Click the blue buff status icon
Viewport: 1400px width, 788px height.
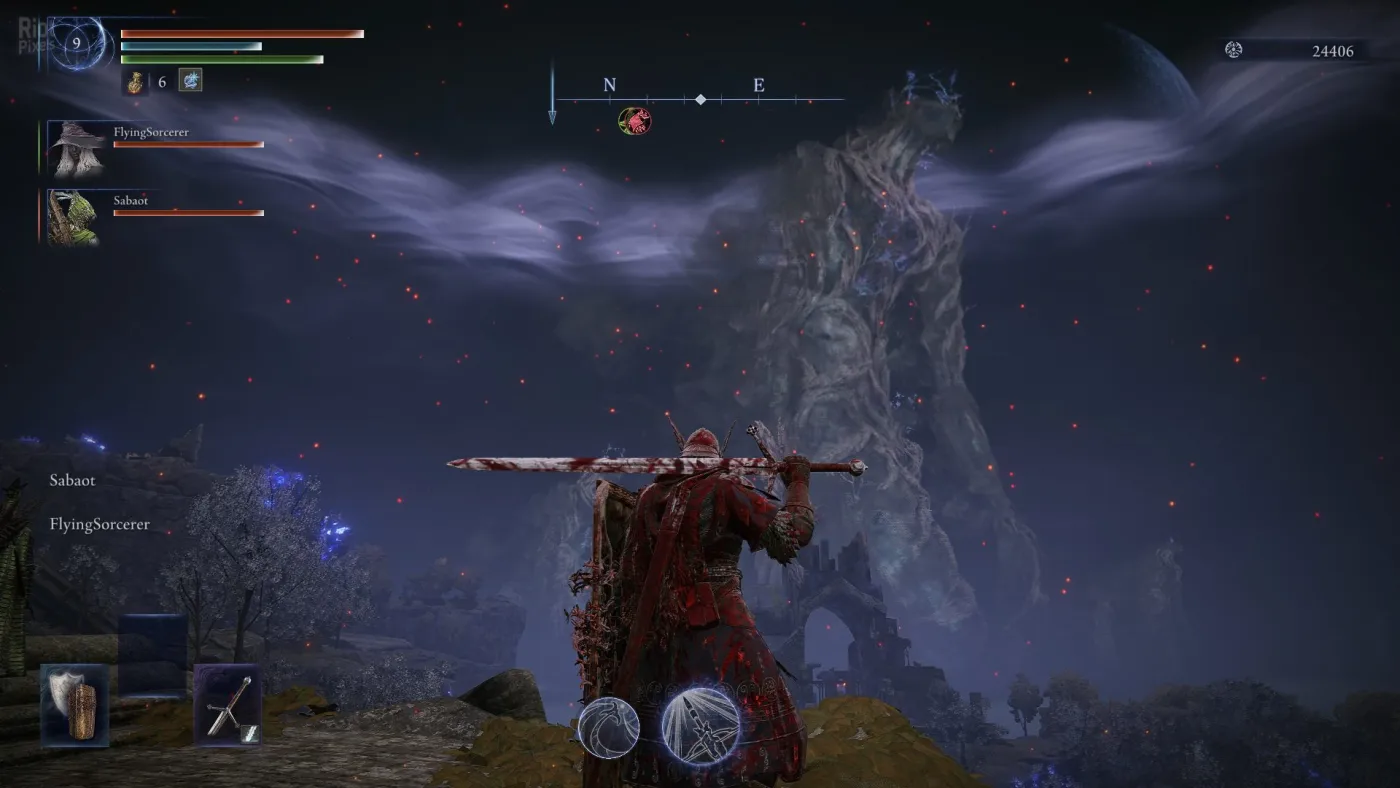[x=190, y=80]
